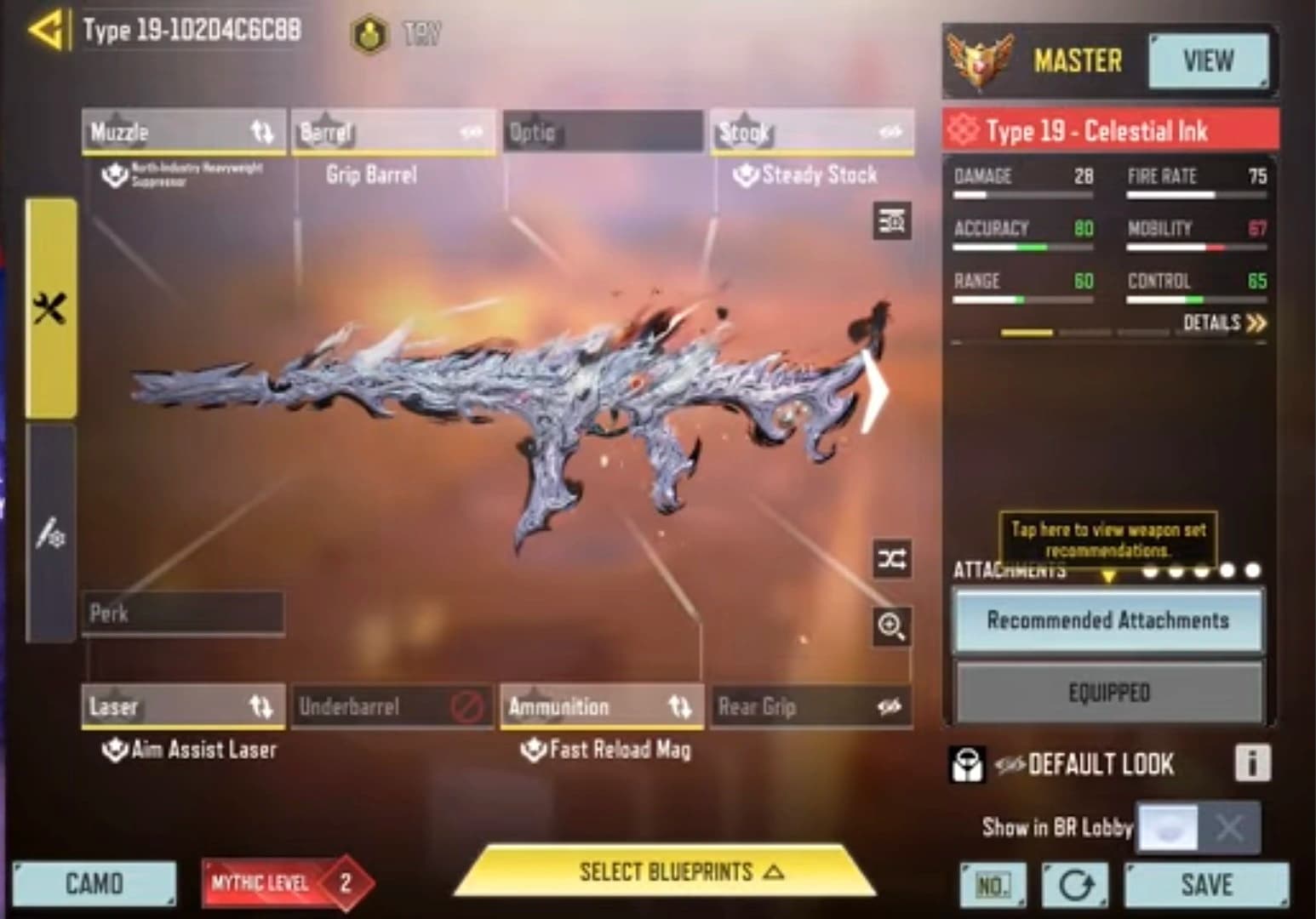View the Master rank details

point(1207,61)
